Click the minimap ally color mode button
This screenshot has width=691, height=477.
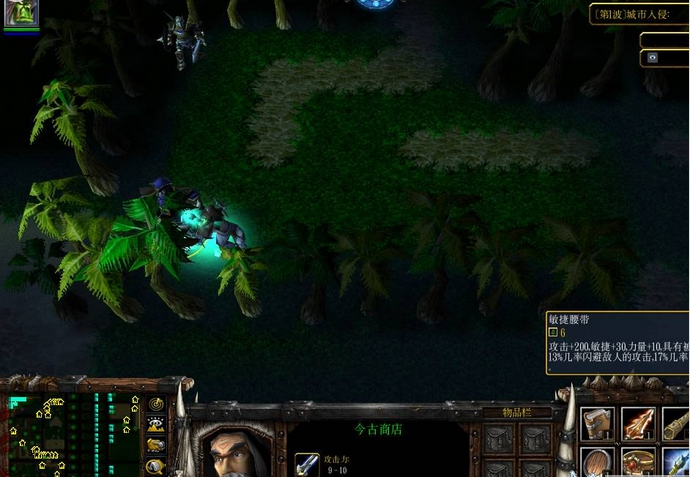[x=156, y=445]
